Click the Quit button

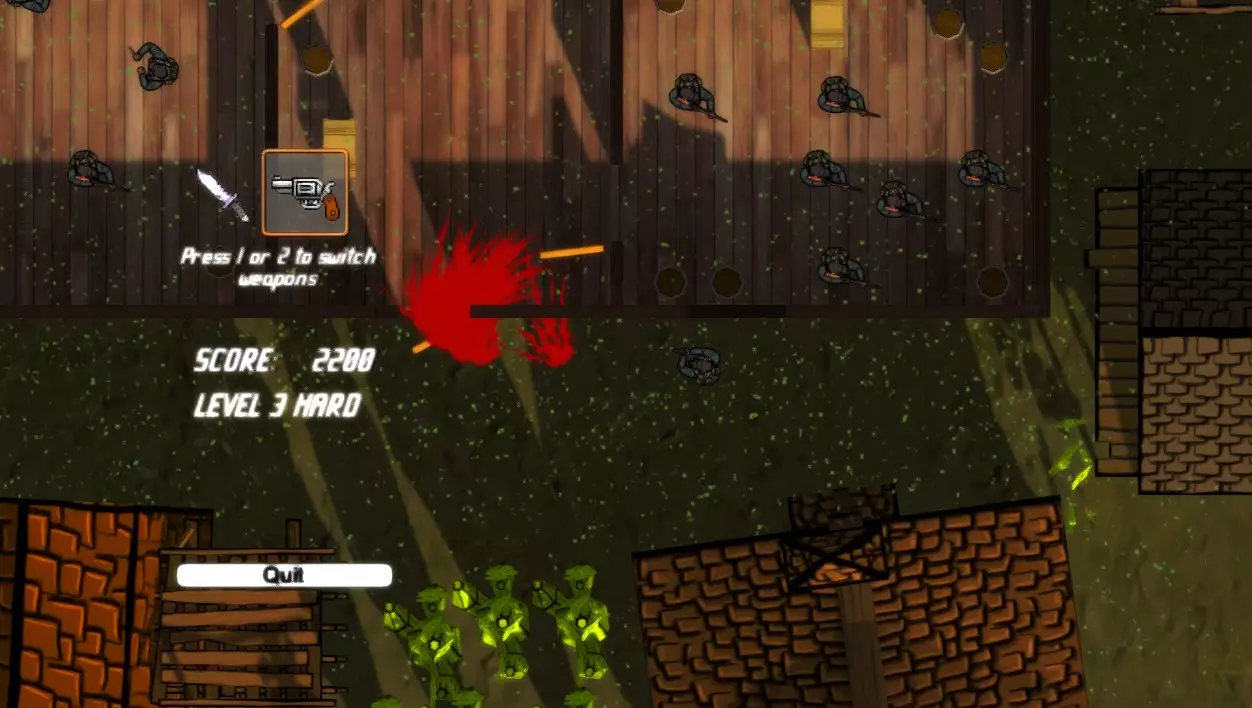point(284,575)
